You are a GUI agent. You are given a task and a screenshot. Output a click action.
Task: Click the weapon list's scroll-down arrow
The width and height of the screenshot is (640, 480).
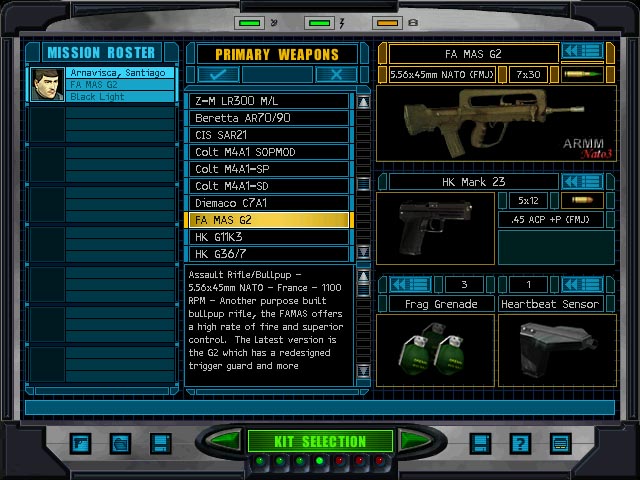(363, 252)
